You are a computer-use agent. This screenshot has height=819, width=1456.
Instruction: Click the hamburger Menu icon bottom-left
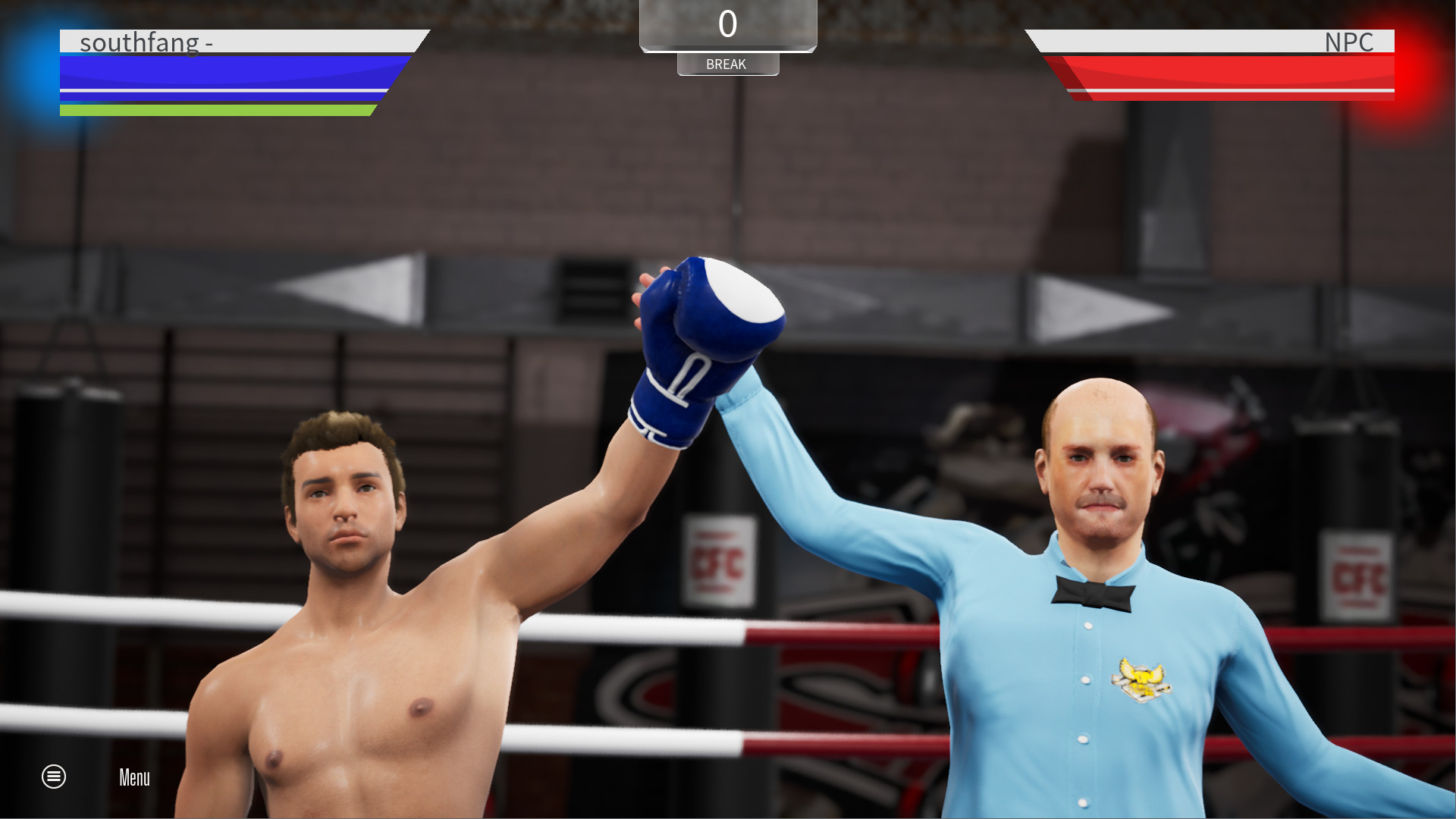[53, 777]
